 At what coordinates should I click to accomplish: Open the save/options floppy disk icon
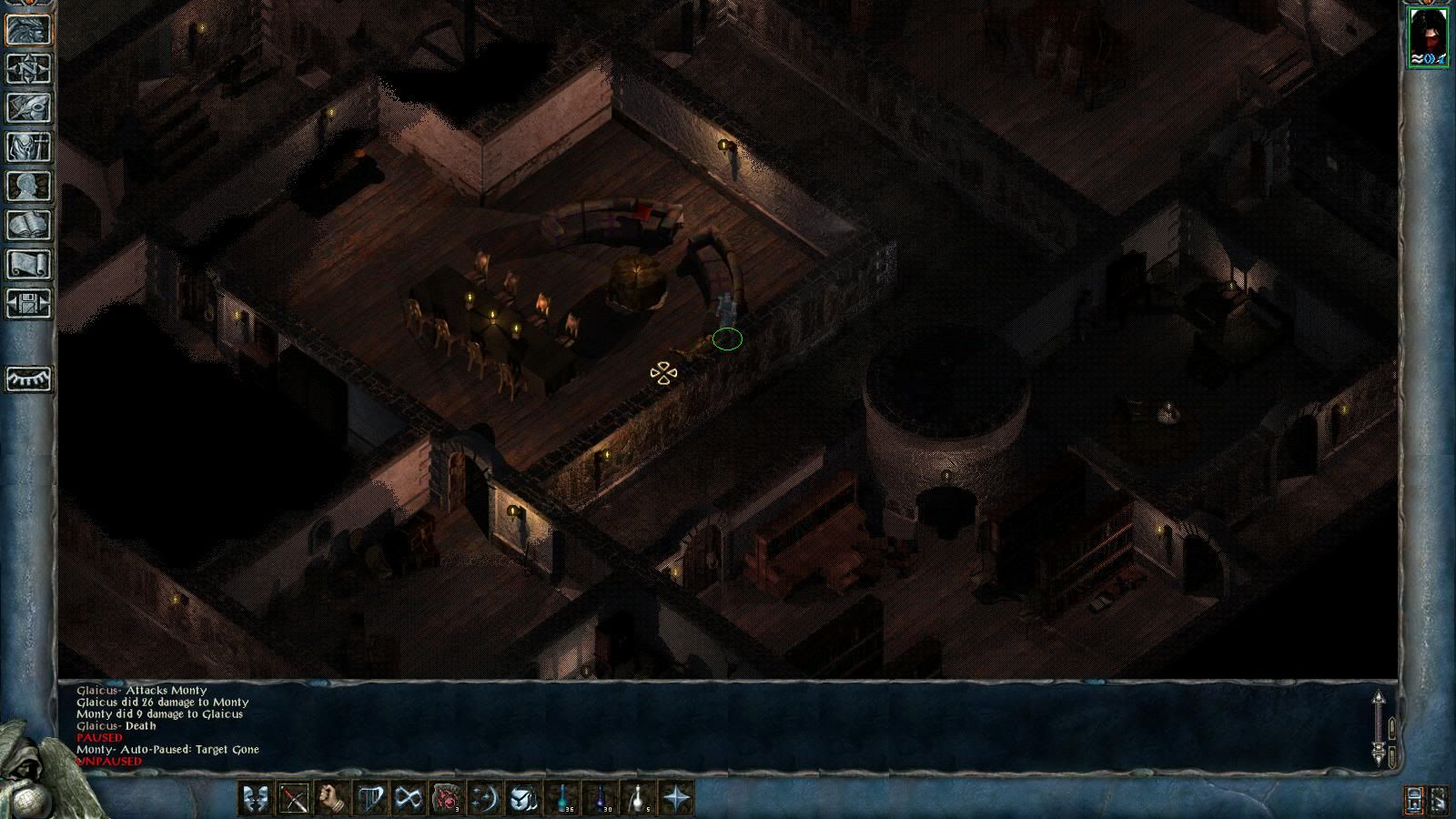tap(28, 302)
